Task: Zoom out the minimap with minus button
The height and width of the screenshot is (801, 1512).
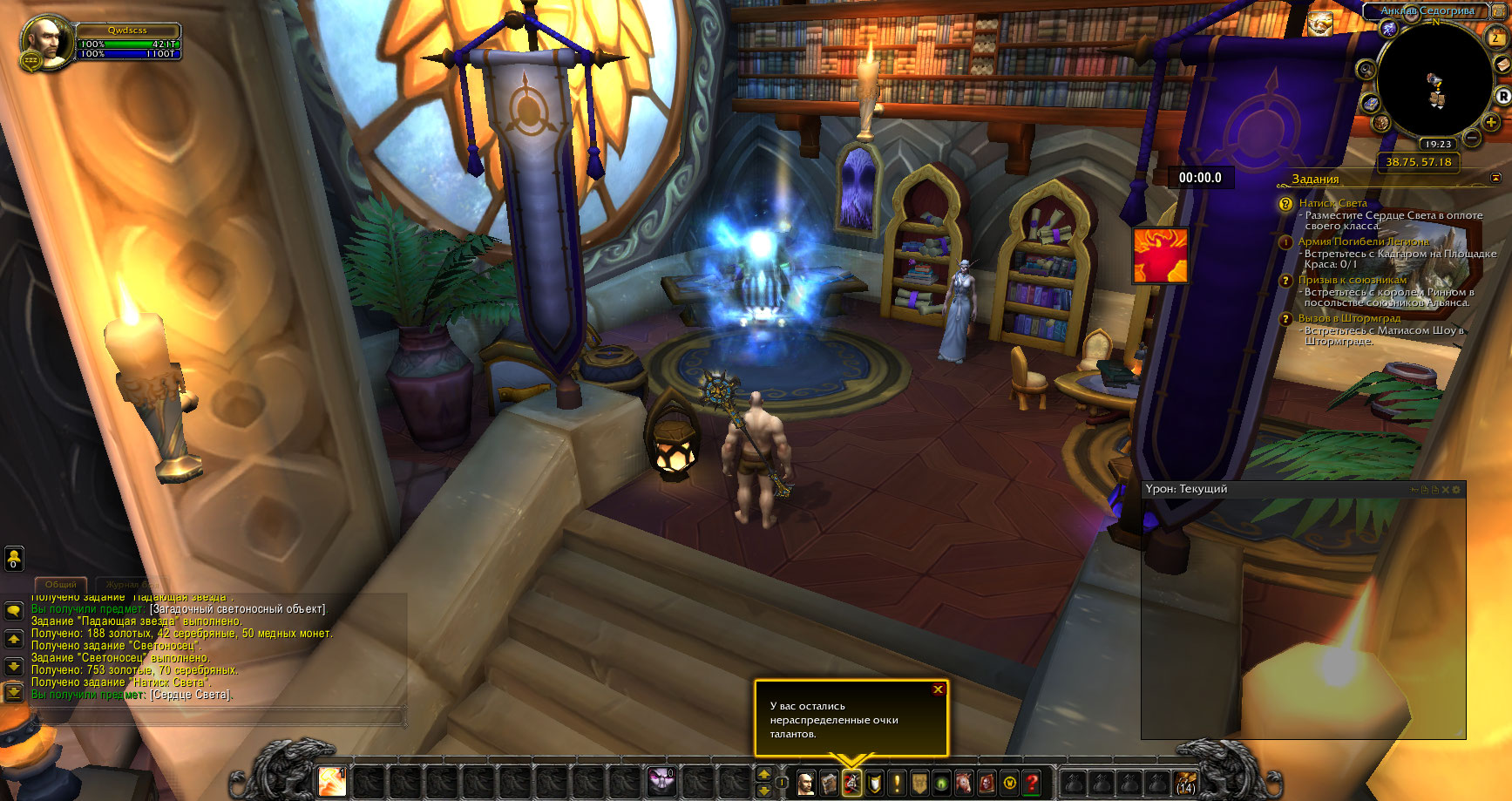Action: click(1472, 138)
